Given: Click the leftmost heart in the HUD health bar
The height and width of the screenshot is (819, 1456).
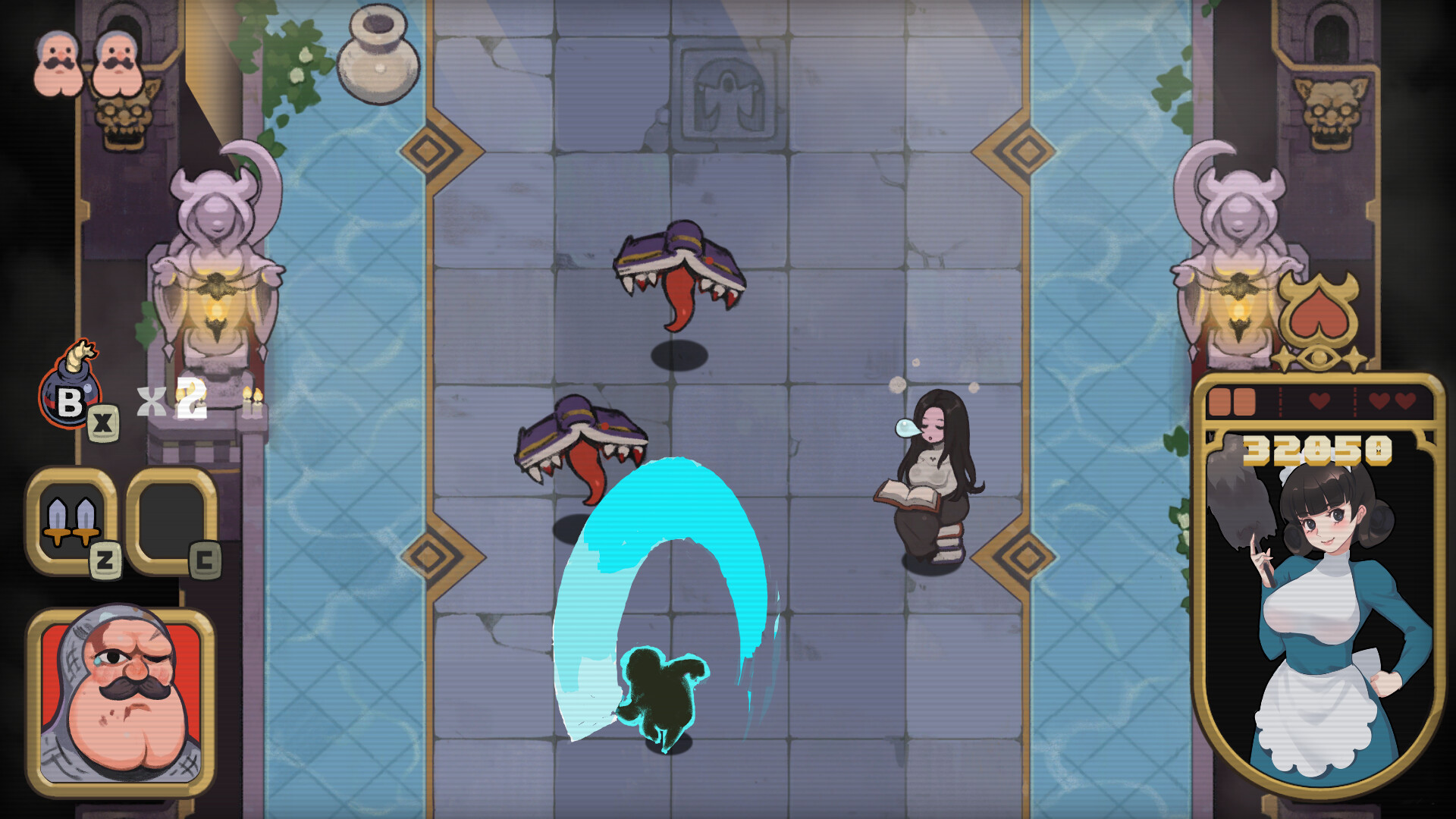Looking at the screenshot, I should pyautogui.click(x=1319, y=400).
